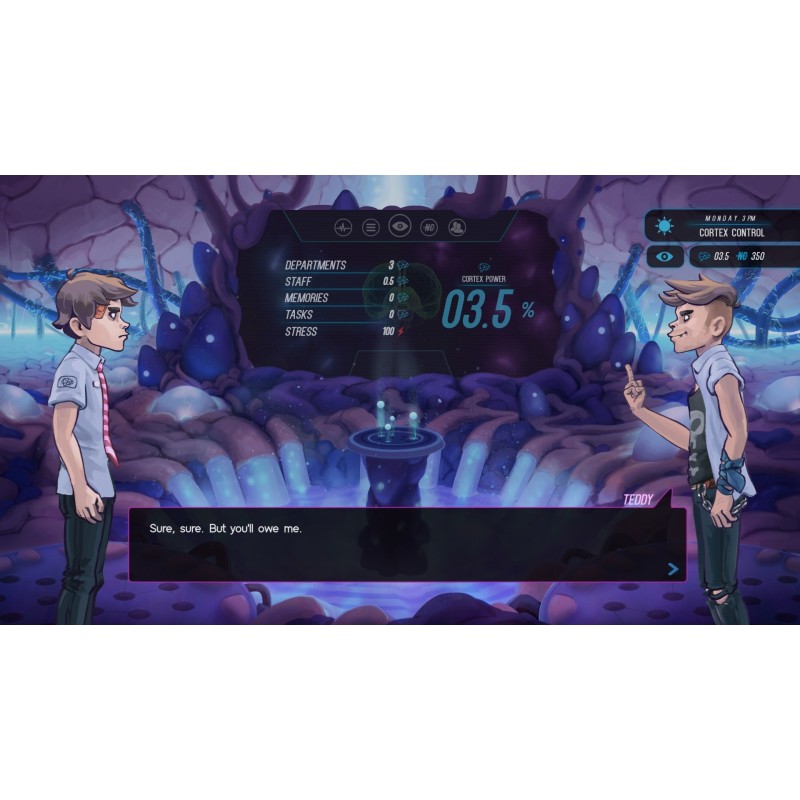800x800 pixels.
Task: Switch to the central eye overview tab
Action: 399,227
